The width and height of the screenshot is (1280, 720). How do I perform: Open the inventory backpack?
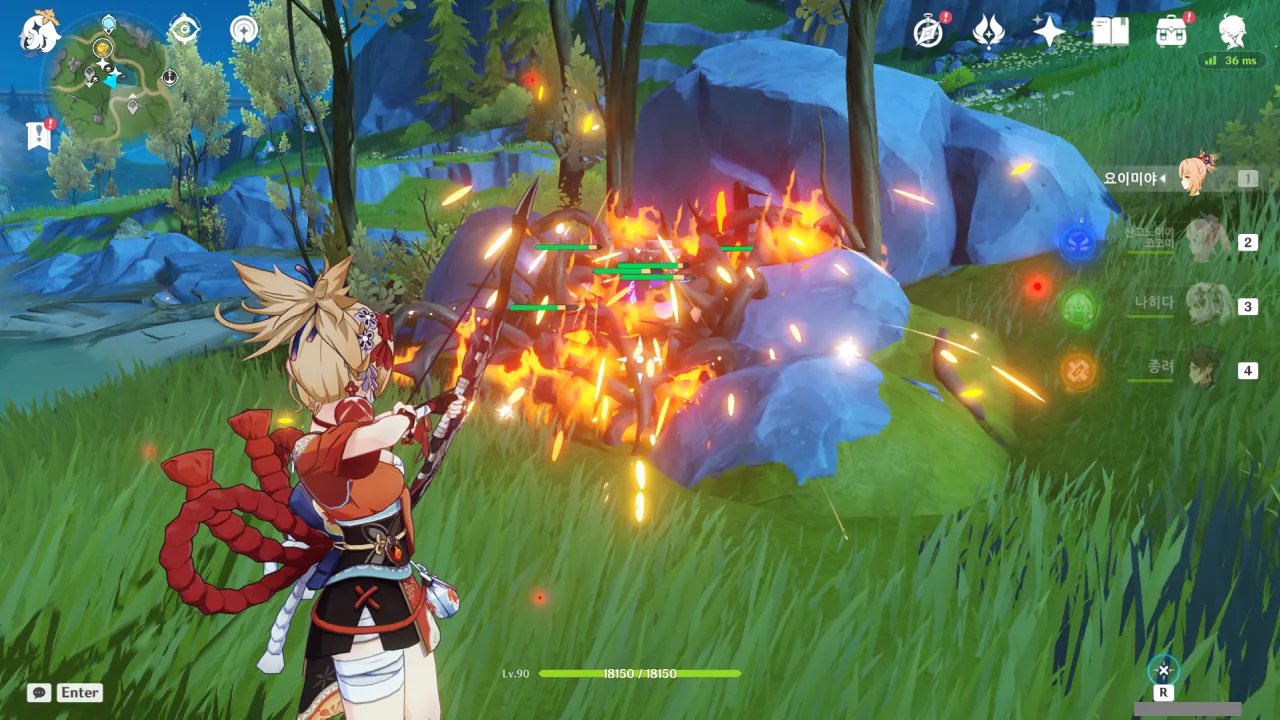pyautogui.click(x=1171, y=32)
